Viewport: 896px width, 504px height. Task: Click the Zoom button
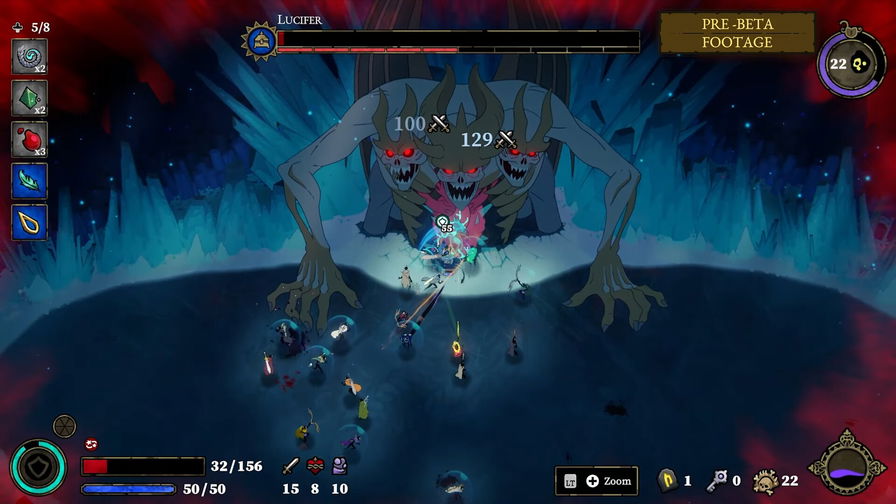point(596,481)
